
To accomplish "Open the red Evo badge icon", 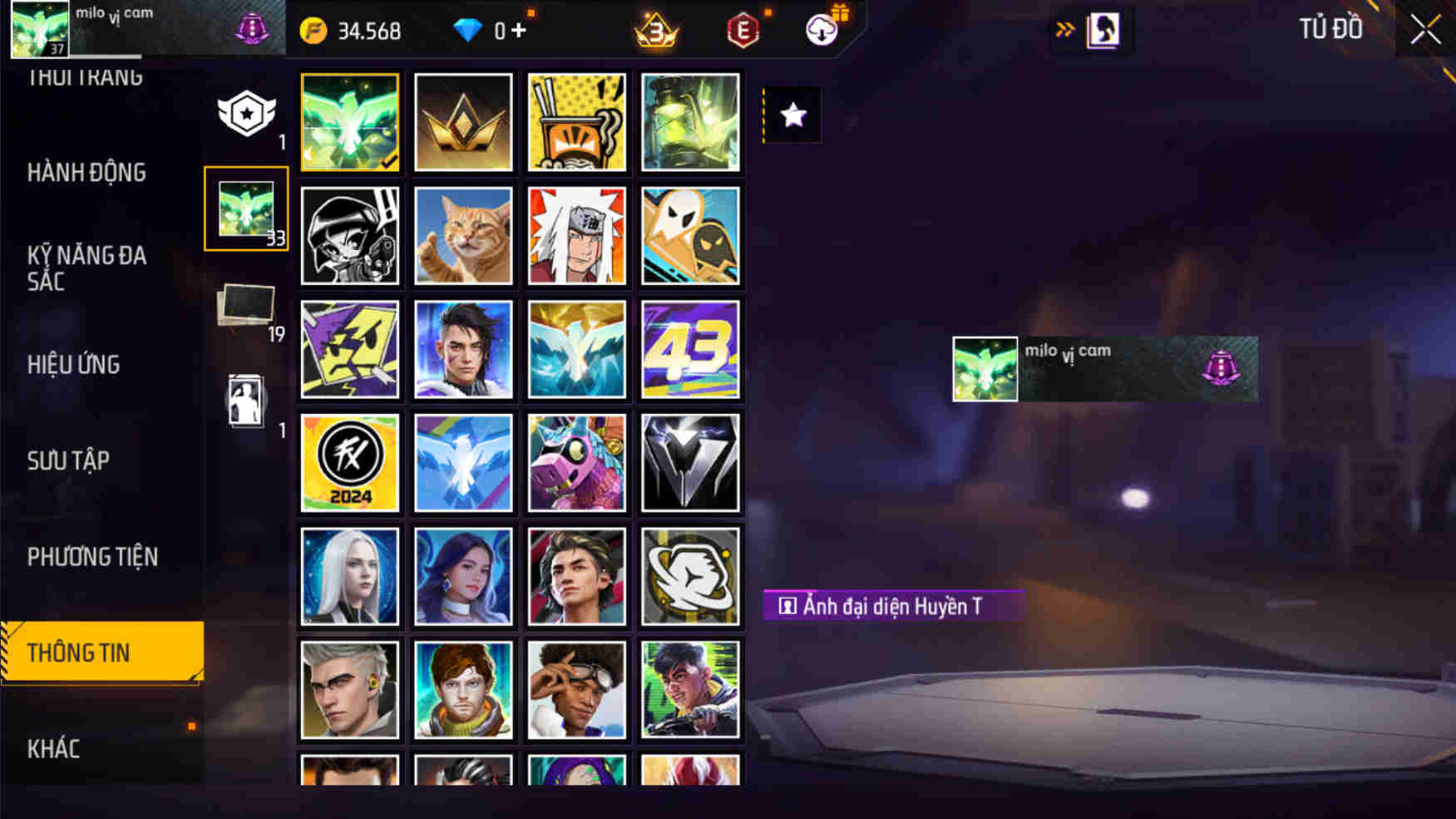I will (743, 31).
